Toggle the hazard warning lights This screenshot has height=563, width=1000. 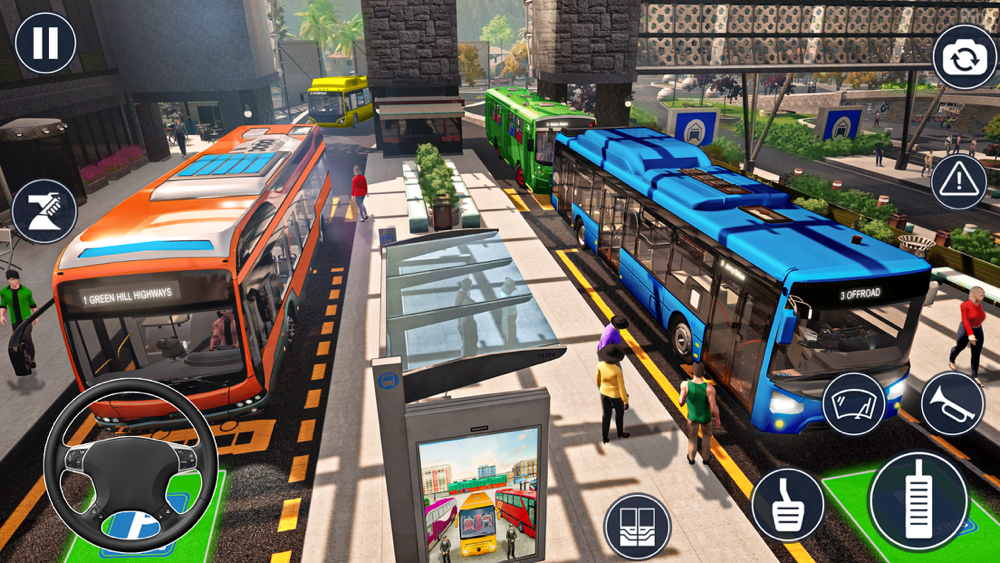[958, 181]
